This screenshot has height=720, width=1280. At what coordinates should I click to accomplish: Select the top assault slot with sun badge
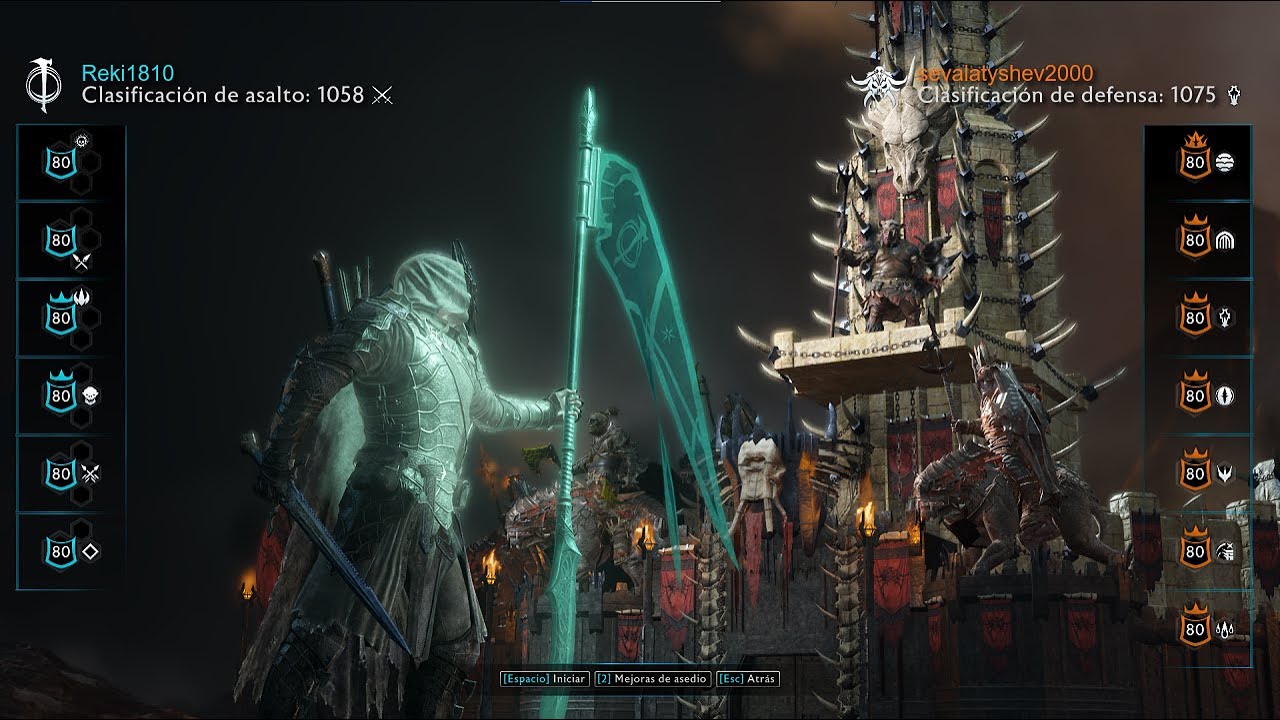click(x=70, y=162)
